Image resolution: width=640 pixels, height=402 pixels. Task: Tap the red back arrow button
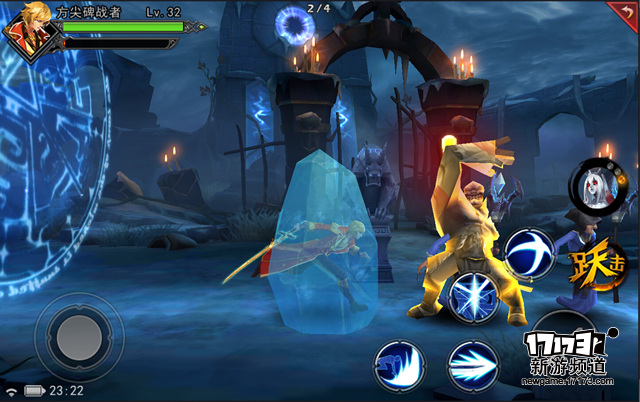pyautogui.click(x=624, y=13)
